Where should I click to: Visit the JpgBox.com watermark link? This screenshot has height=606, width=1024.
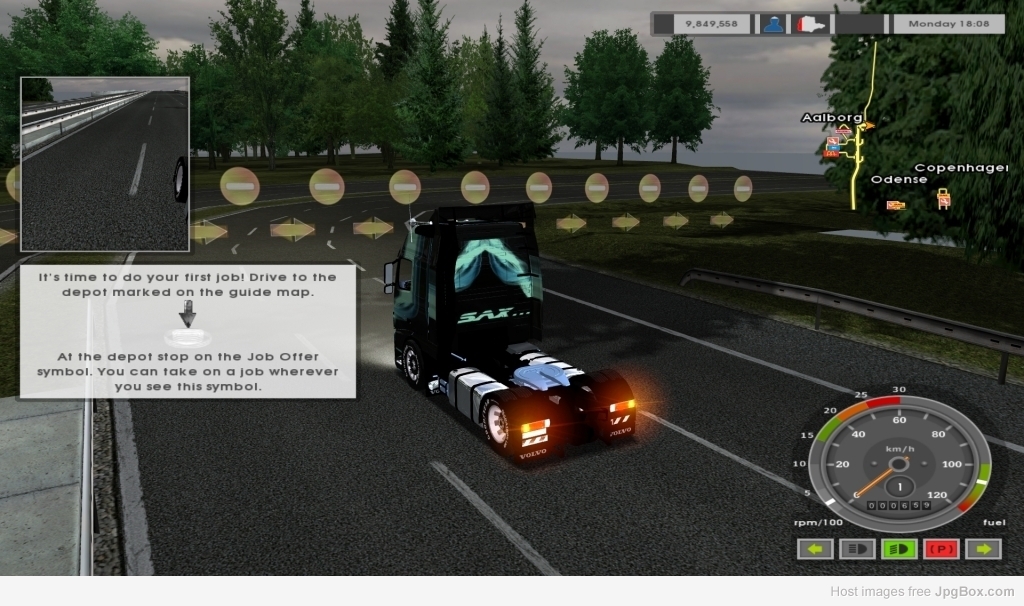[x=973, y=592]
